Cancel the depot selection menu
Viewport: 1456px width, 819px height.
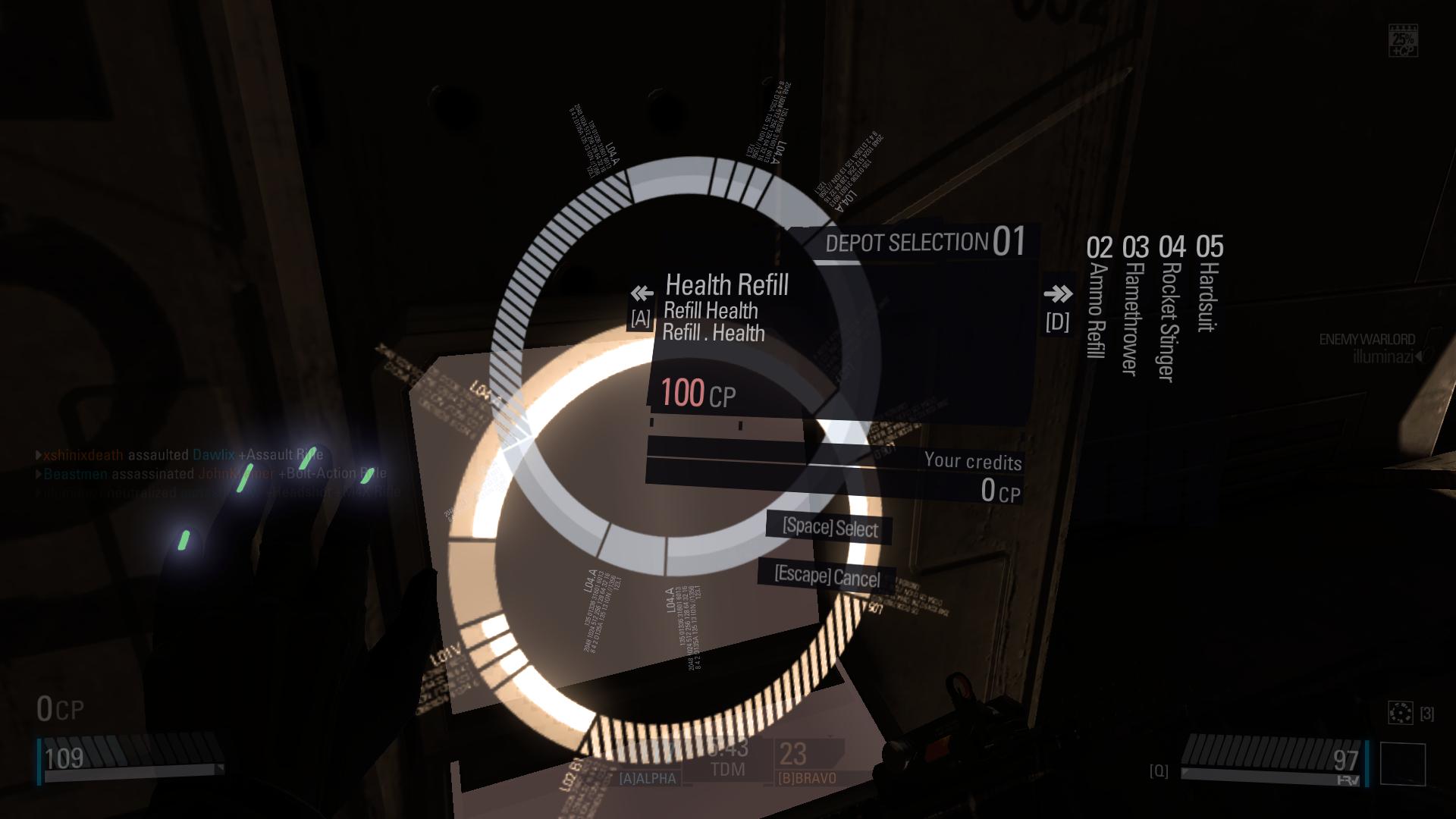[827, 577]
